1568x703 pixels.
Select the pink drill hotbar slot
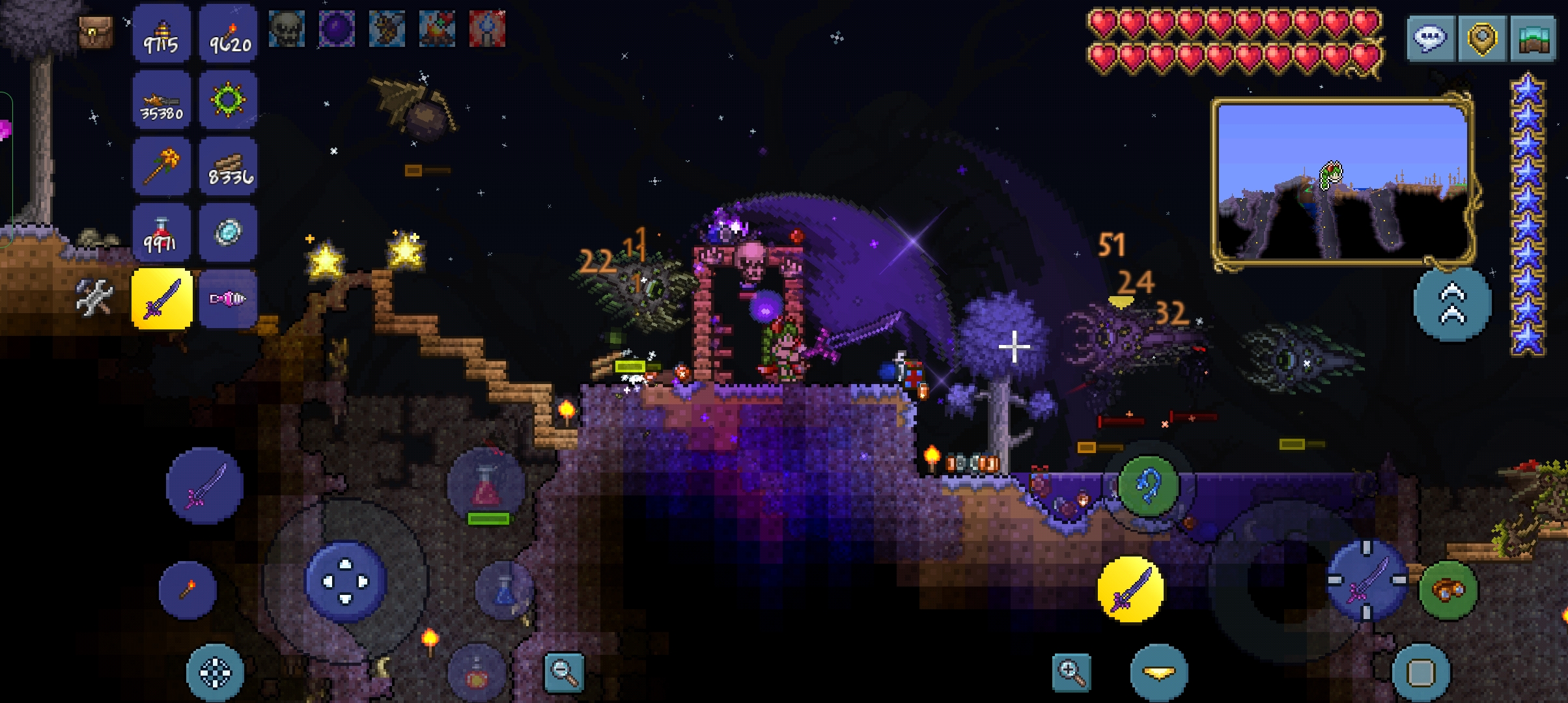point(229,299)
